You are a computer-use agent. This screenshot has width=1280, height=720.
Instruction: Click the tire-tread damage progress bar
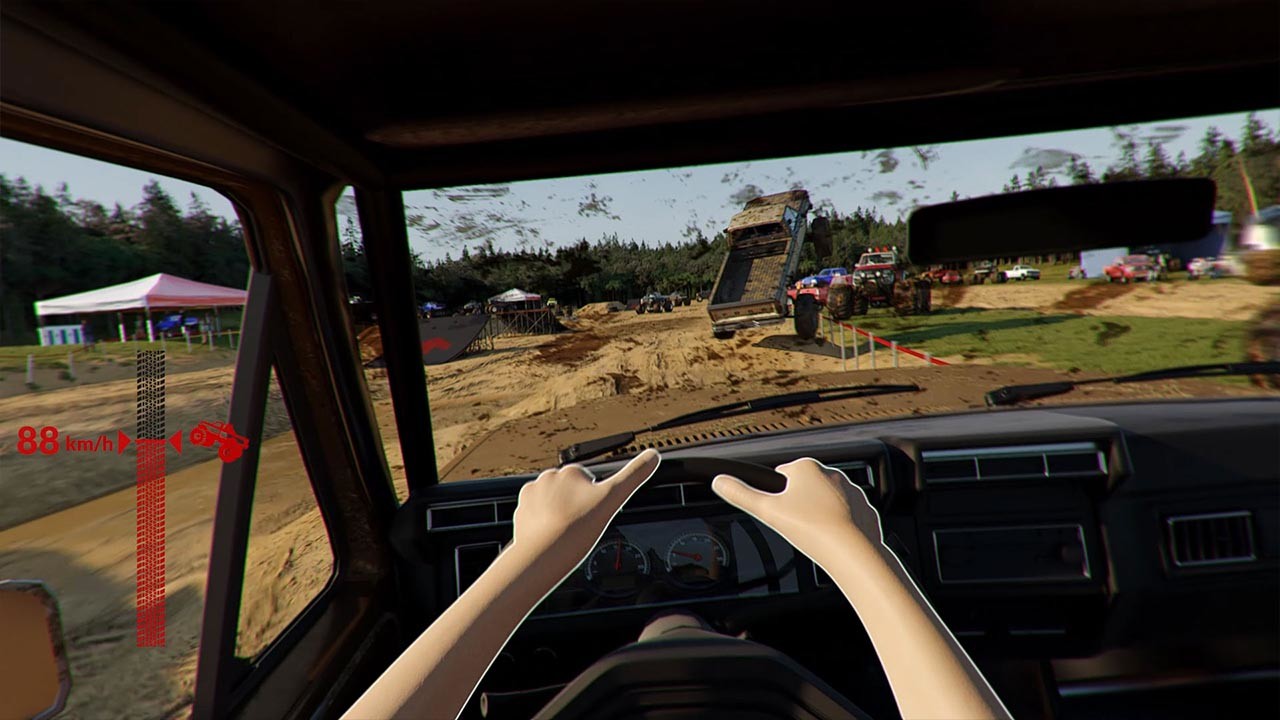tap(149, 520)
